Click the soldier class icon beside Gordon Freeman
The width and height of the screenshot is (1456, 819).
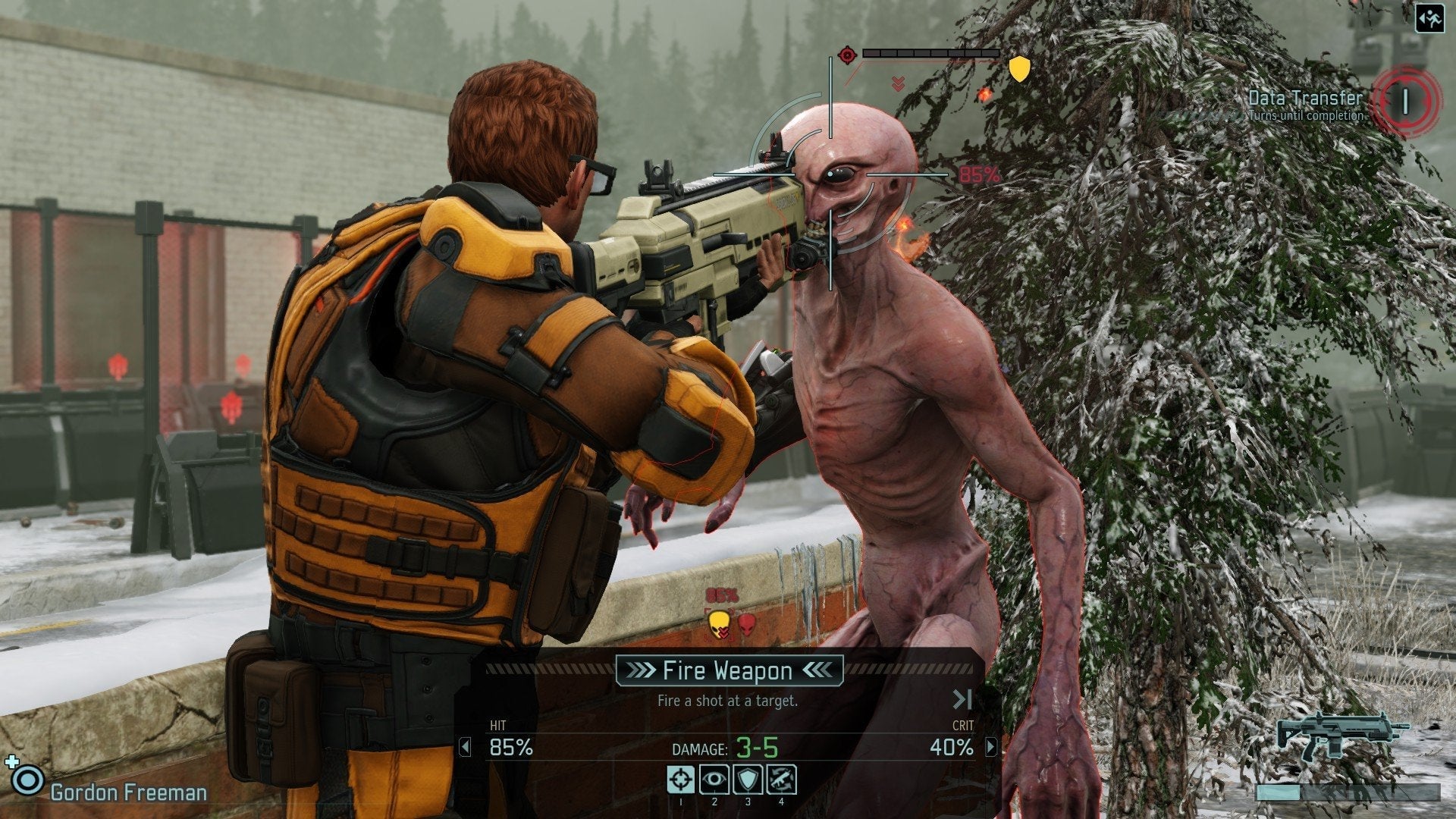click(x=29, y=780)
